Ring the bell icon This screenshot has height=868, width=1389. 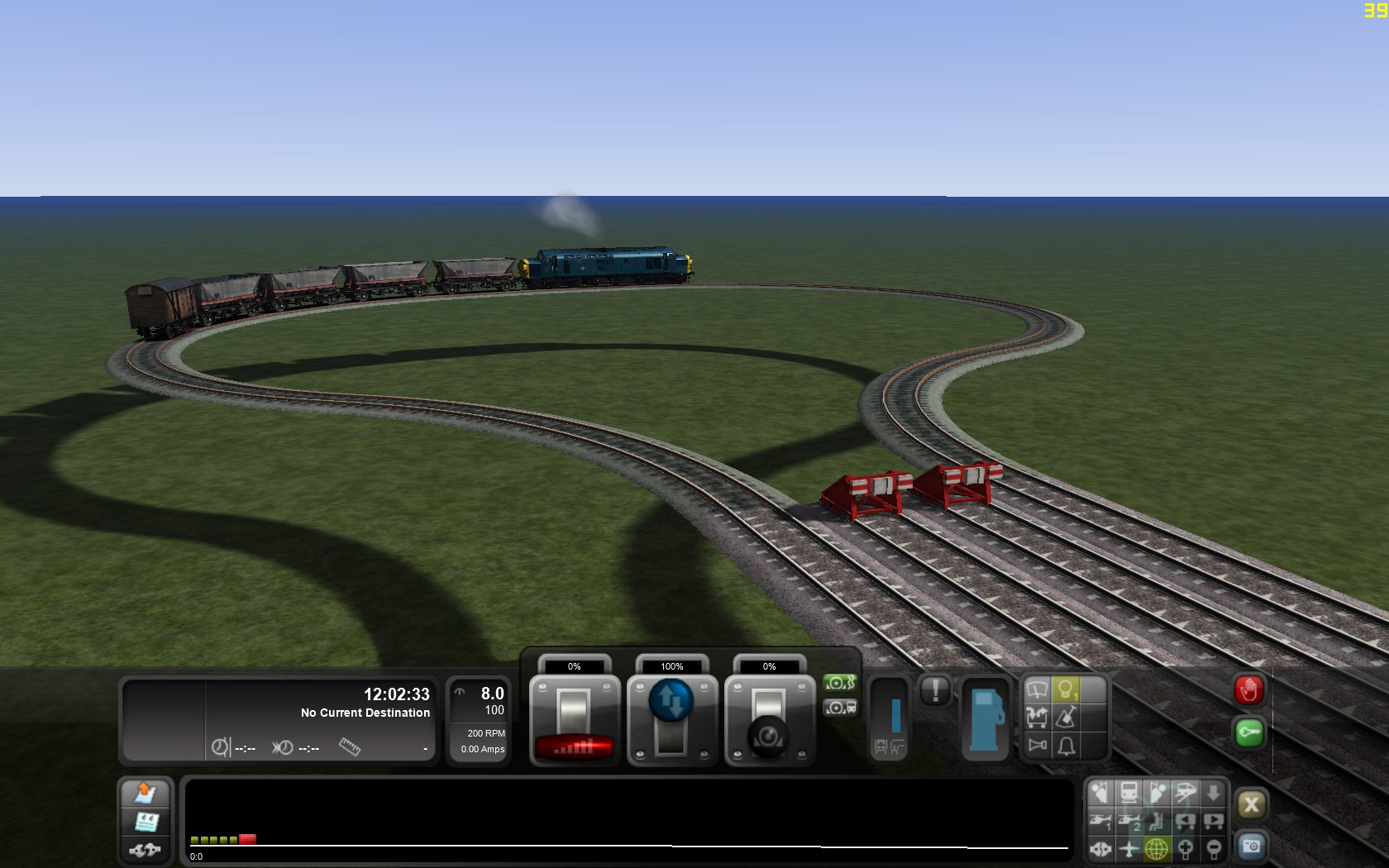coord(1066,746)
